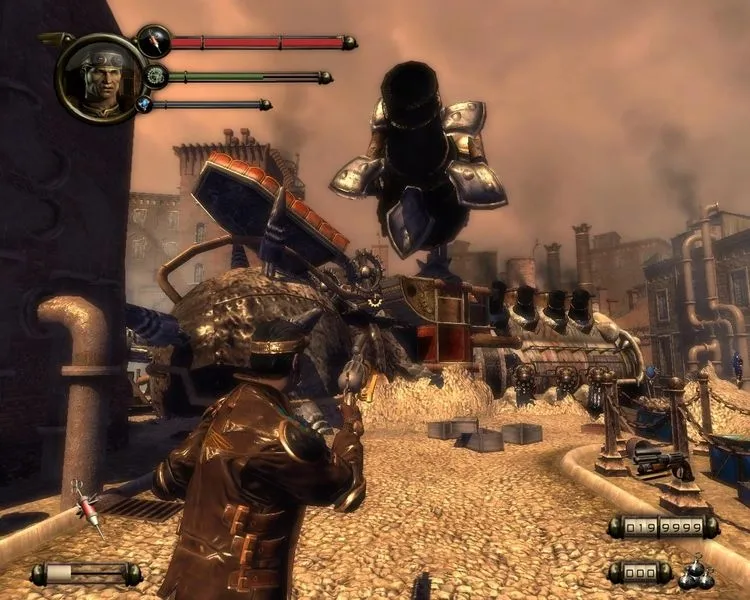
Task: Select the blue crystal icon under the portrait
Action: click(144, 104)
